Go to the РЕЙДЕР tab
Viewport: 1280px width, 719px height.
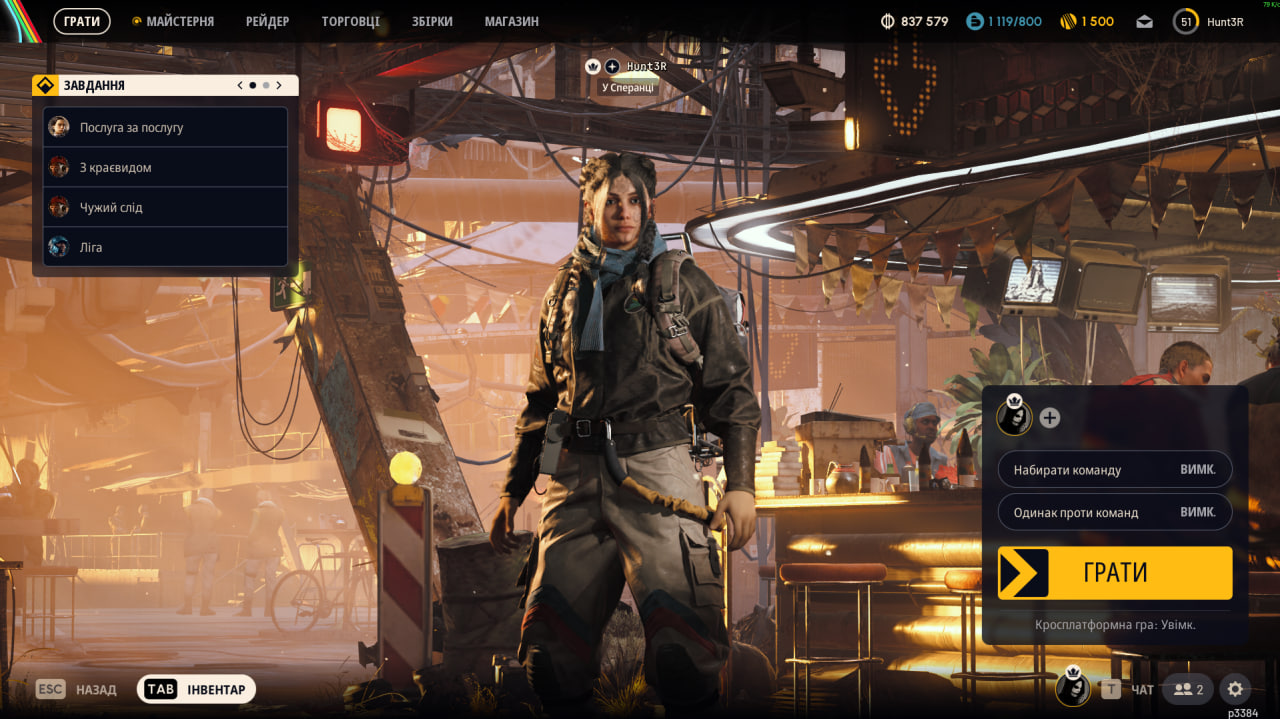267,21
